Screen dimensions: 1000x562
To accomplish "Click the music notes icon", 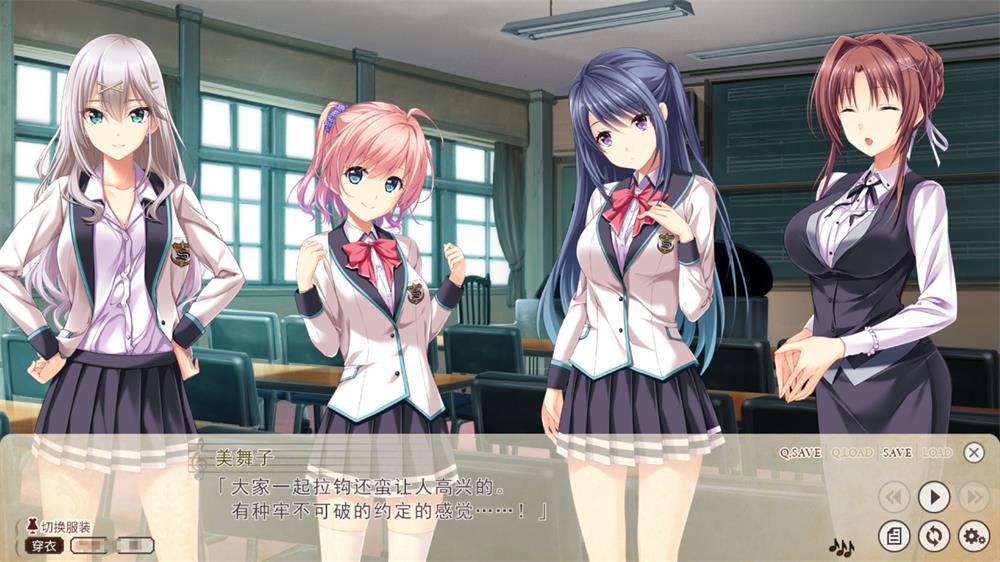I will pyautogui.click(x=841, y=547).
